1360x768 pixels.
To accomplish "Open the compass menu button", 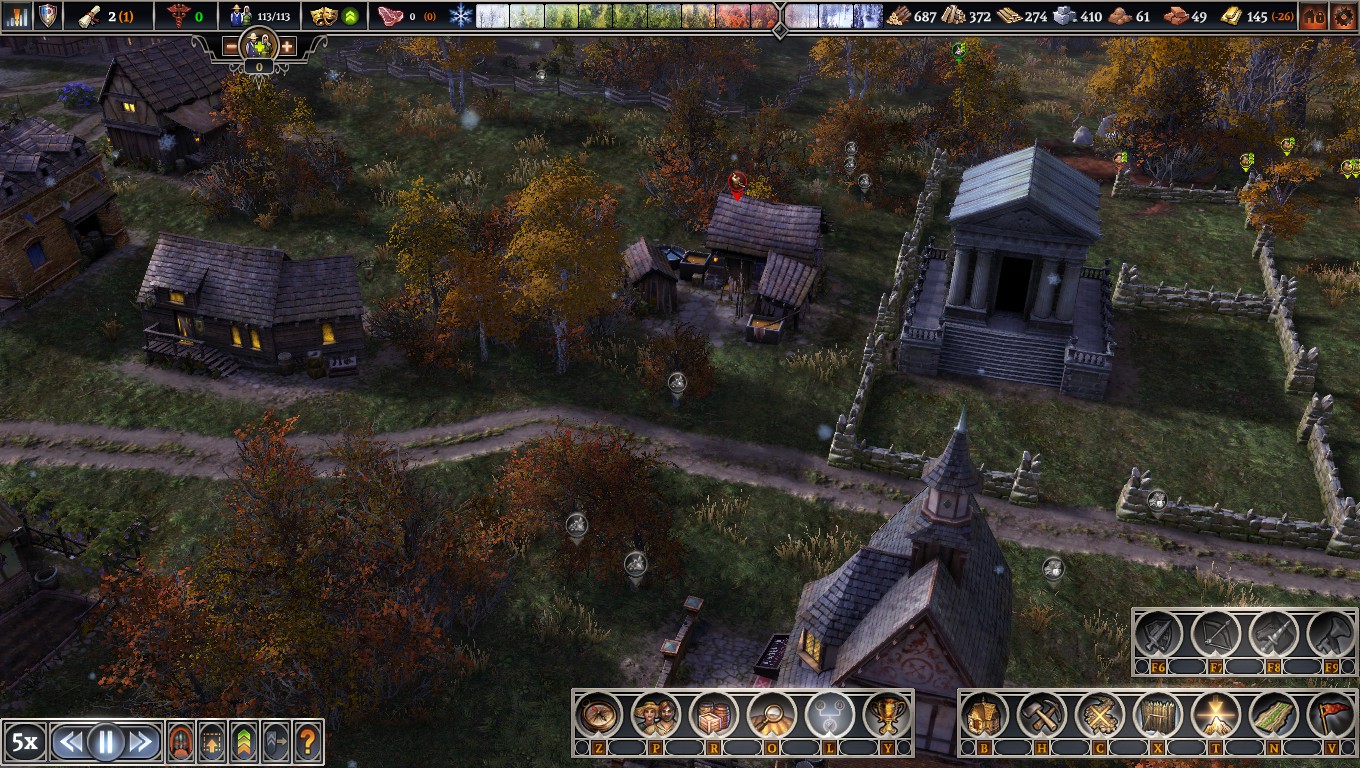I will pyautogui.click(x=598, y=715).
